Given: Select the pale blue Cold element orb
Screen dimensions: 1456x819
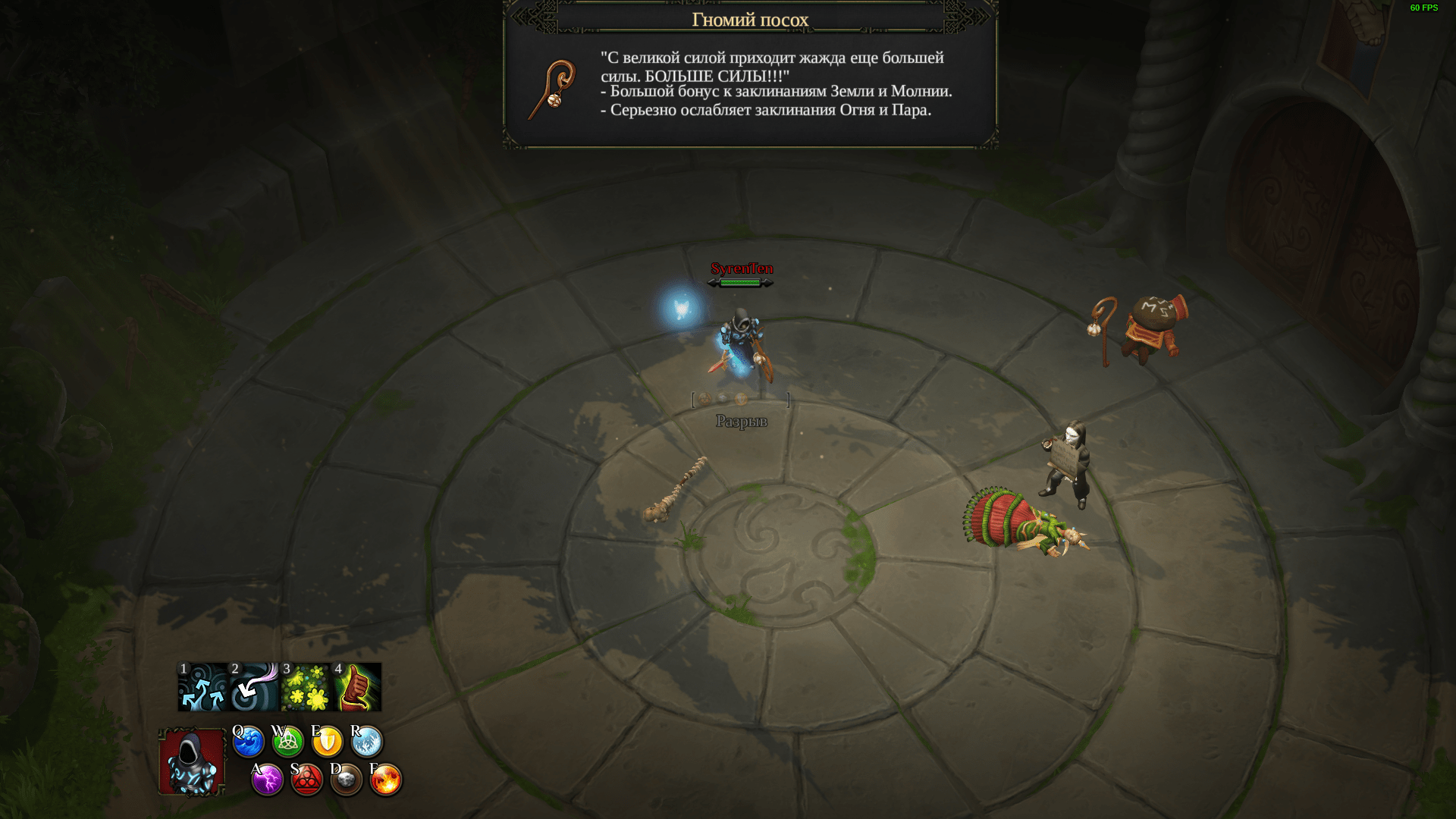Looking at the screenshot, I should tap(367, 742).
